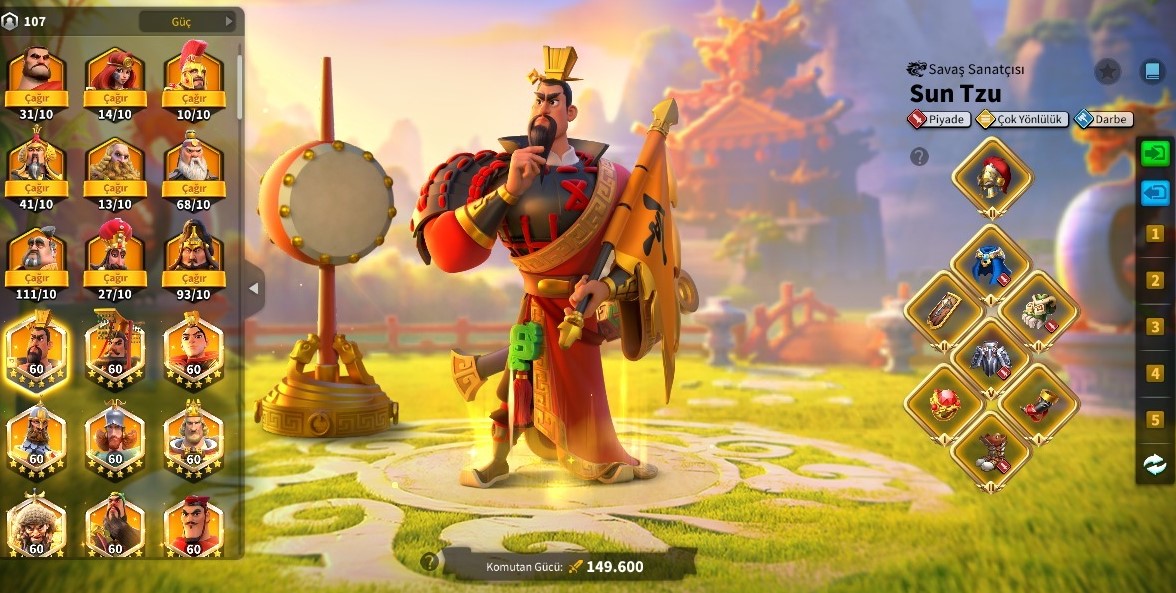Select the highlighted Sun Tzu portrait
Screen dimensions: 1176x593
pyautogui.click(x=37, y=351)
